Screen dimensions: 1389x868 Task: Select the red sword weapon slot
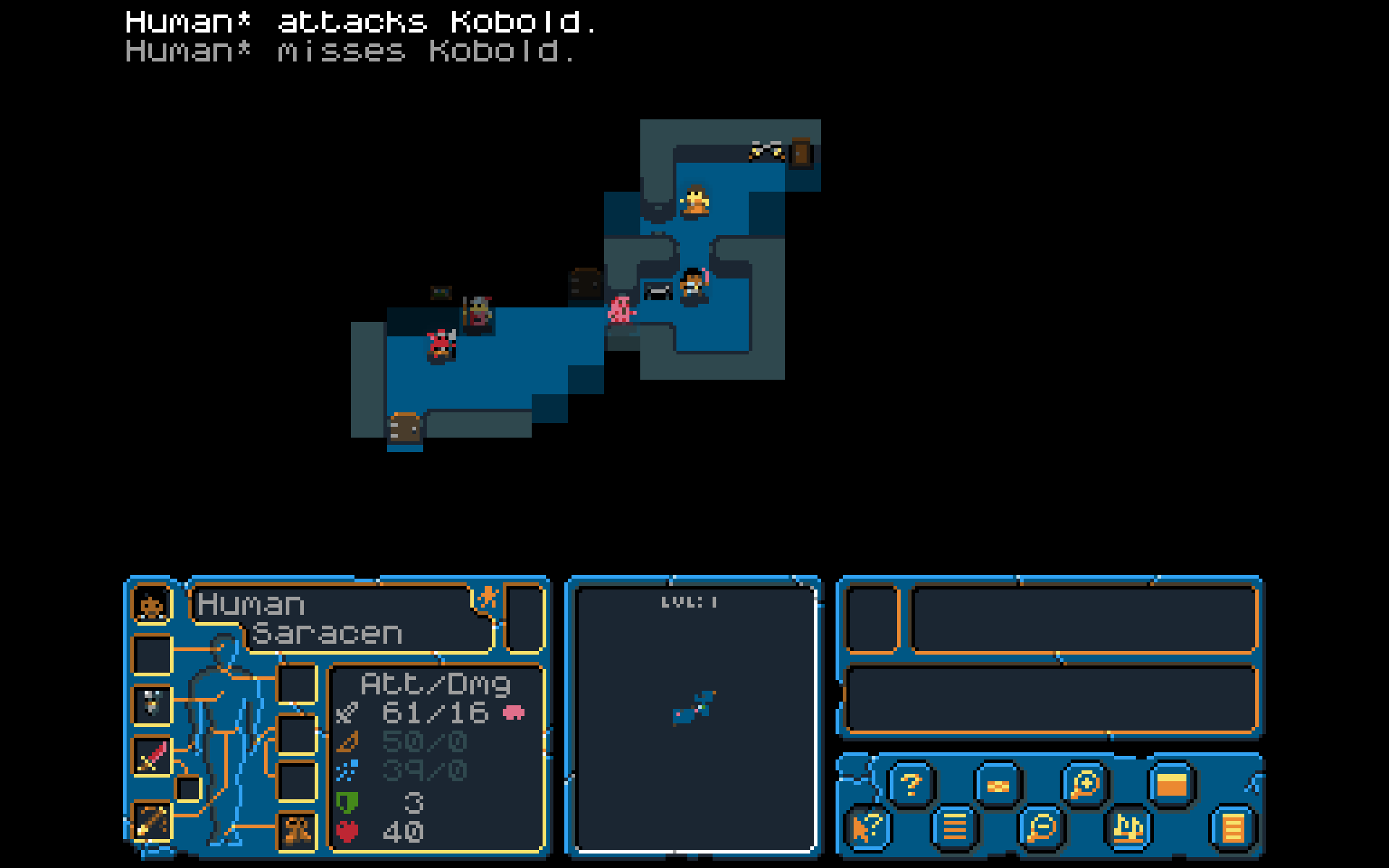(152, 756)
